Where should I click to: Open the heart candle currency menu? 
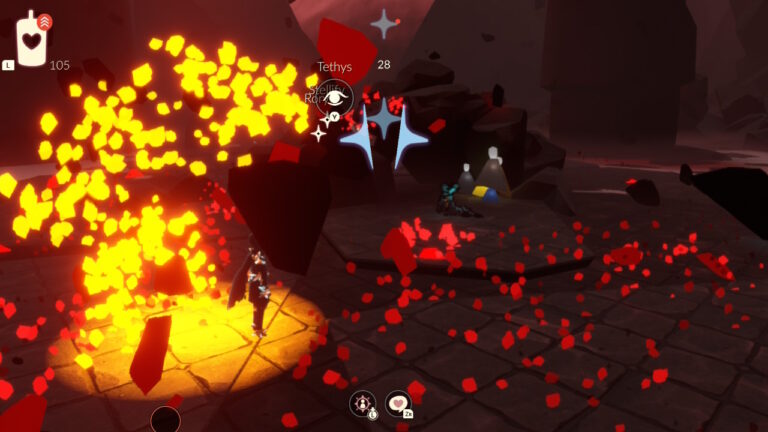point(34,40)
